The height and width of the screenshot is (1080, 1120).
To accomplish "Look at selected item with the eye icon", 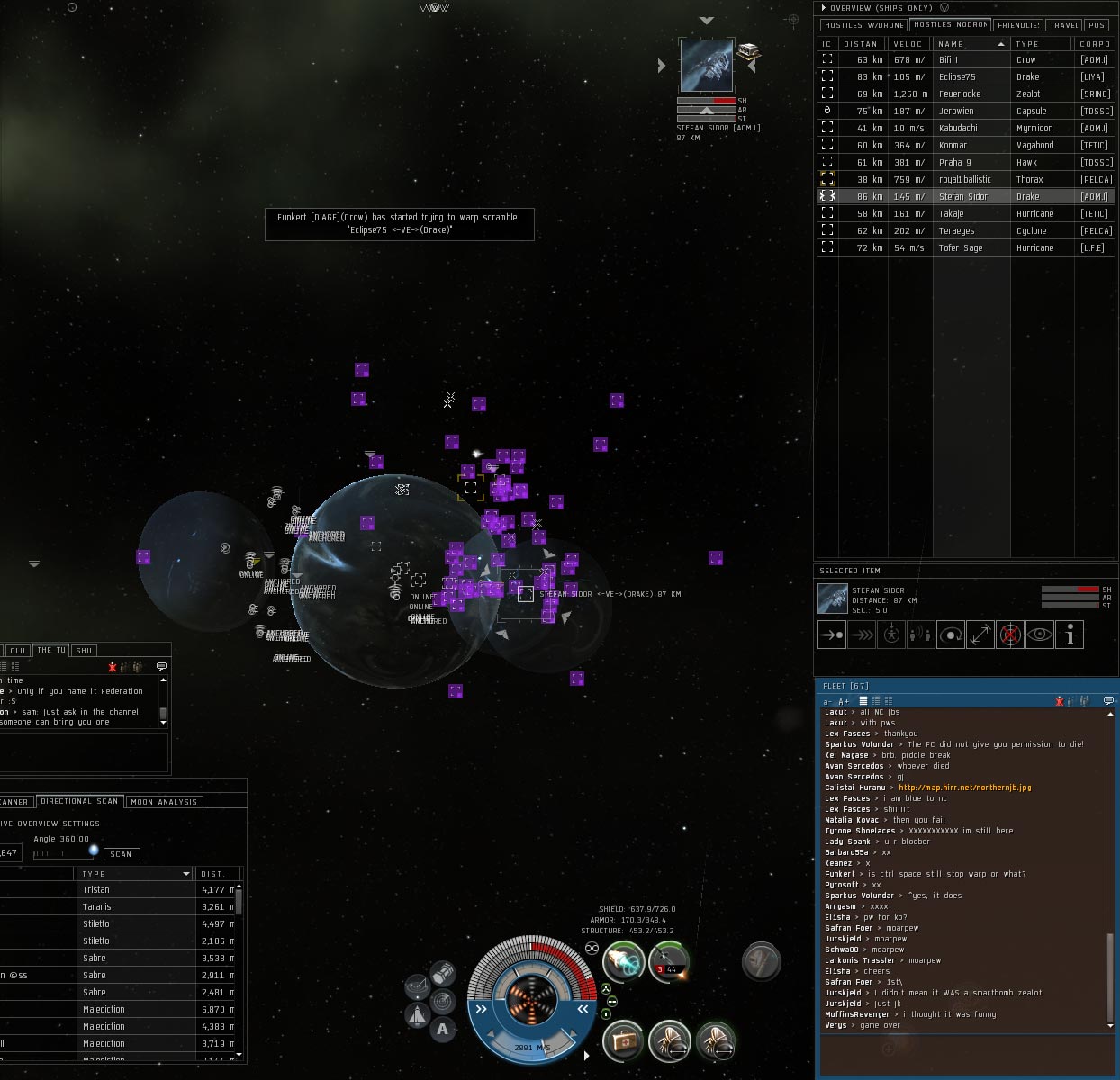I will click(x=1040, y=635).
